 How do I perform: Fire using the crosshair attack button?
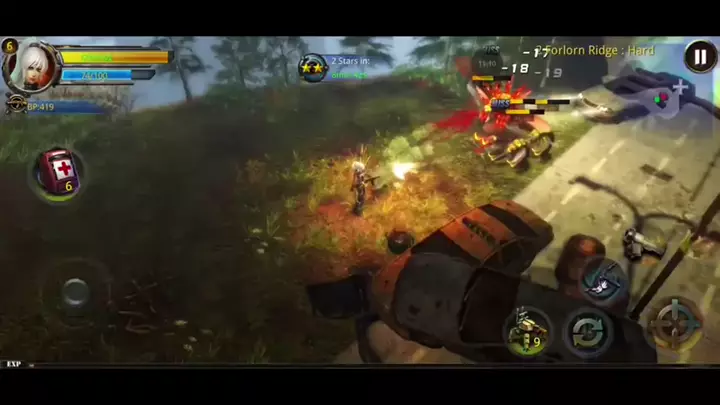coord(674,324)
